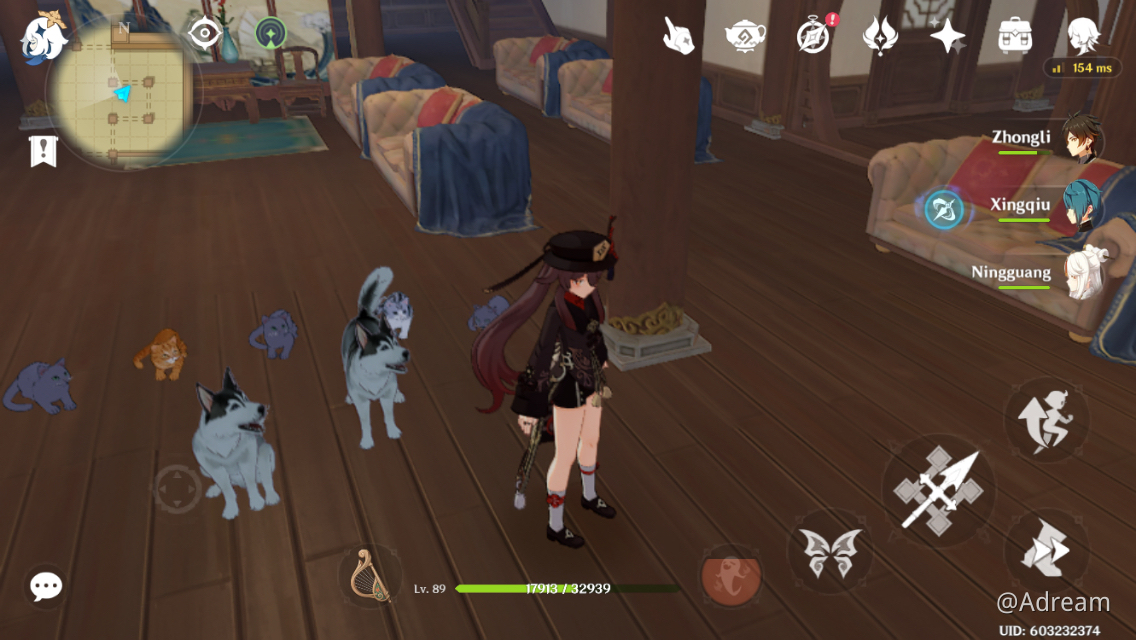Screen dimensions: 1136x640
Task: Open the character screen icon
Action: pyautogui.click(x=1082, y=36)
